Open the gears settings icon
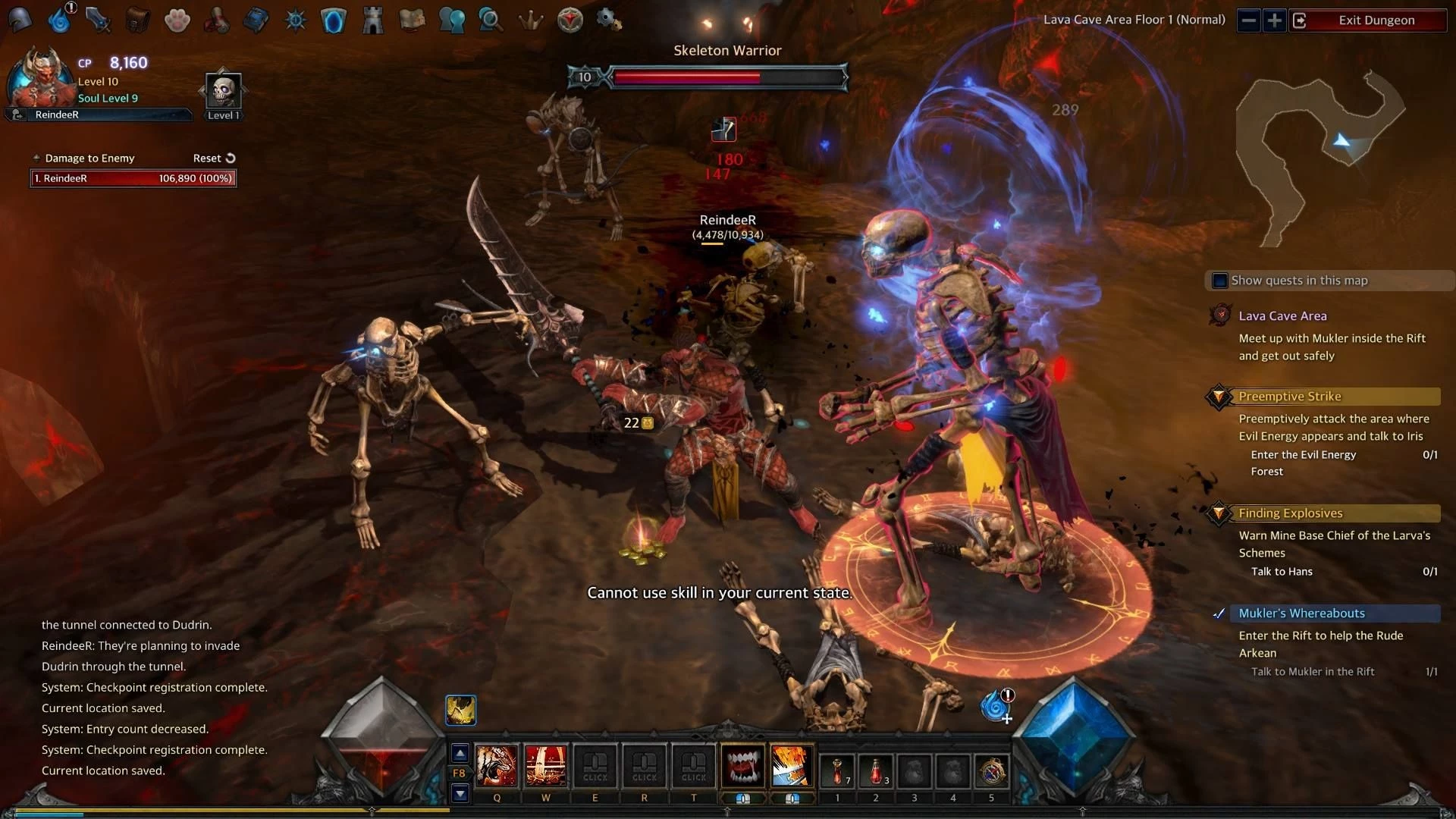The height and width of the screenshot is (819, 1456). 609,20
